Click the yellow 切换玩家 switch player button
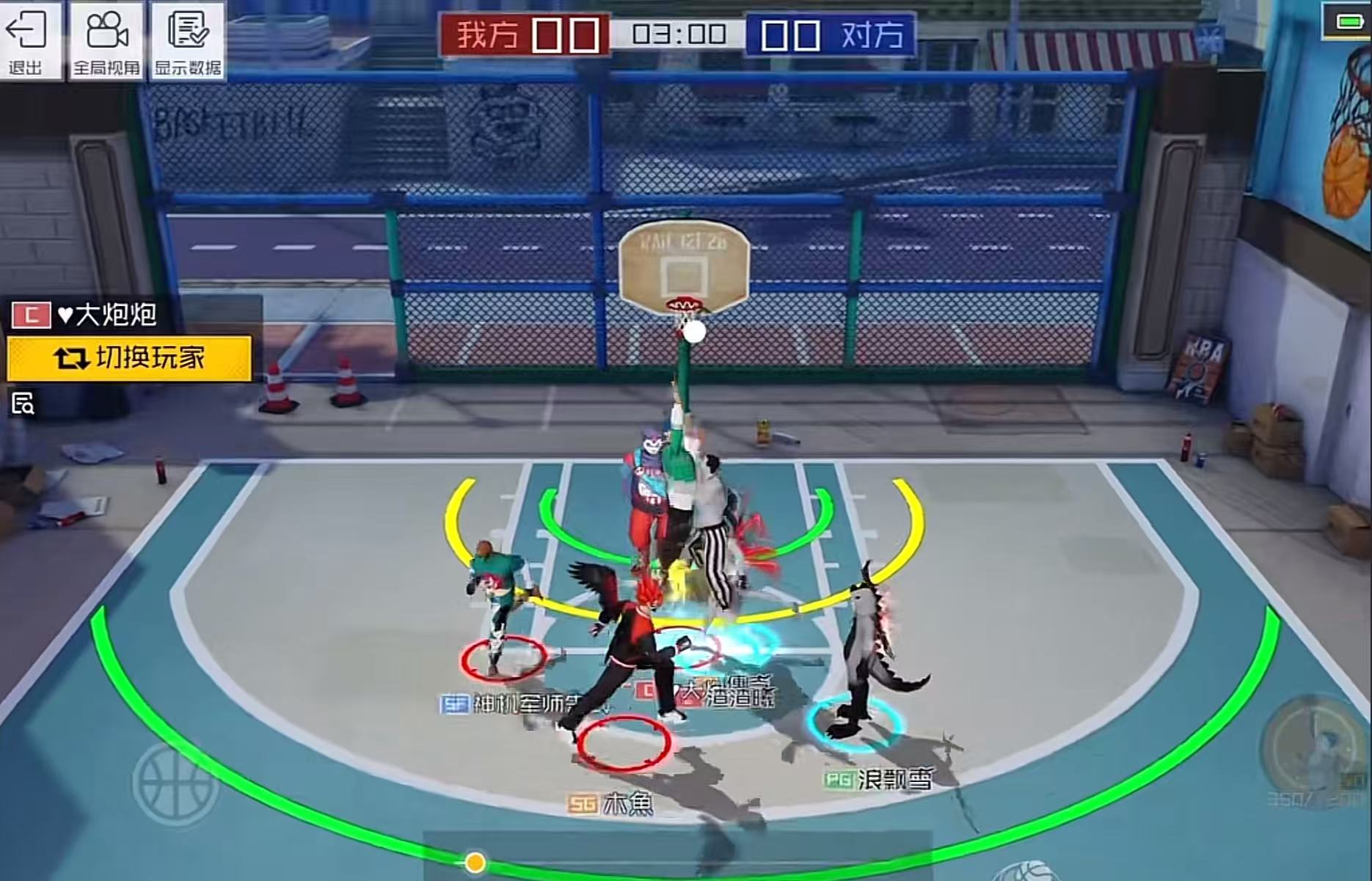This screenshot has width=1372, height=881. click(x=129, y=359)
